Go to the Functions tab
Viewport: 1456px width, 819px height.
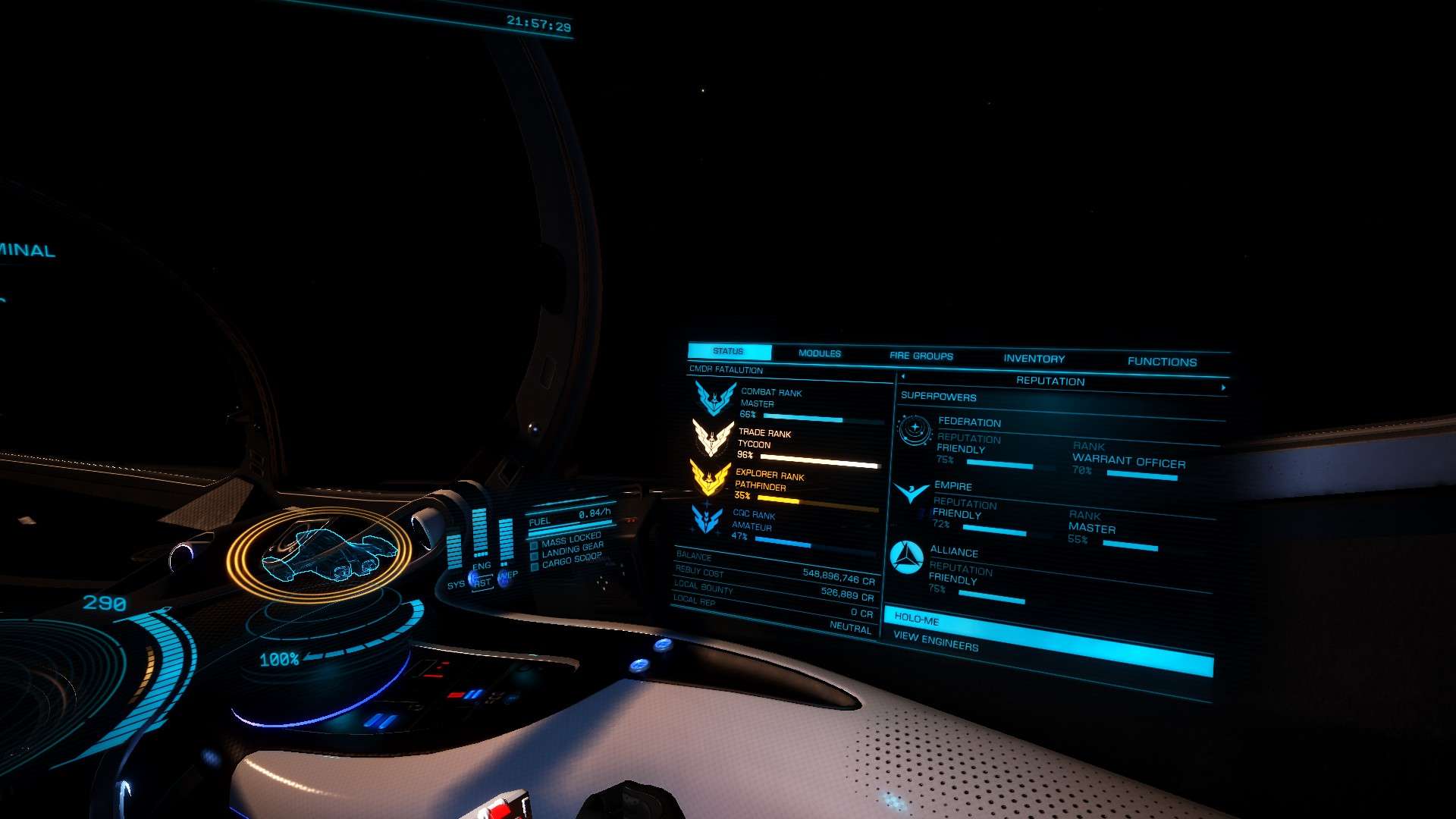[x=1162, y=362]
